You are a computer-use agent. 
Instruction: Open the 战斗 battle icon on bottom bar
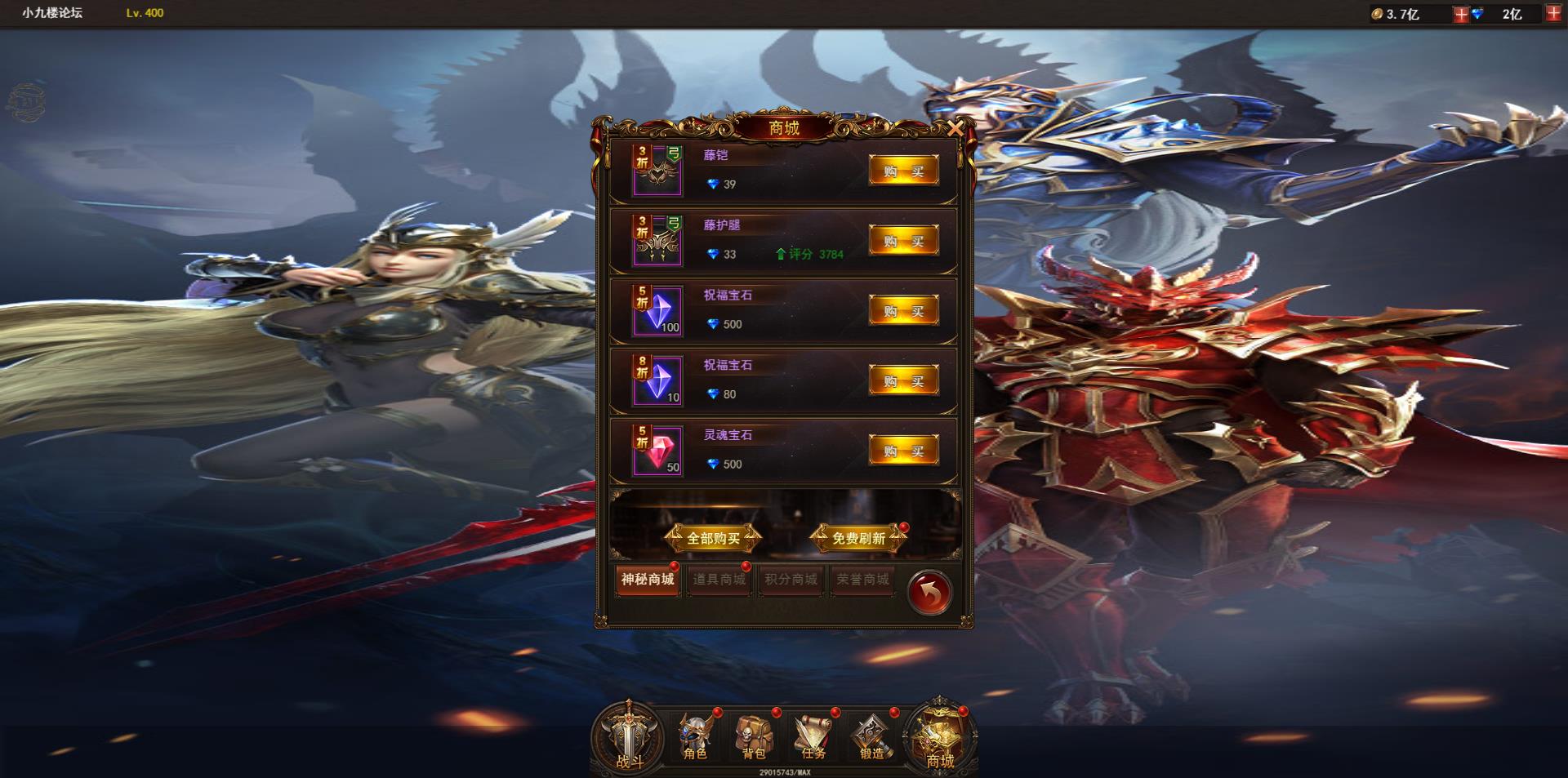[x=630, y=737]
